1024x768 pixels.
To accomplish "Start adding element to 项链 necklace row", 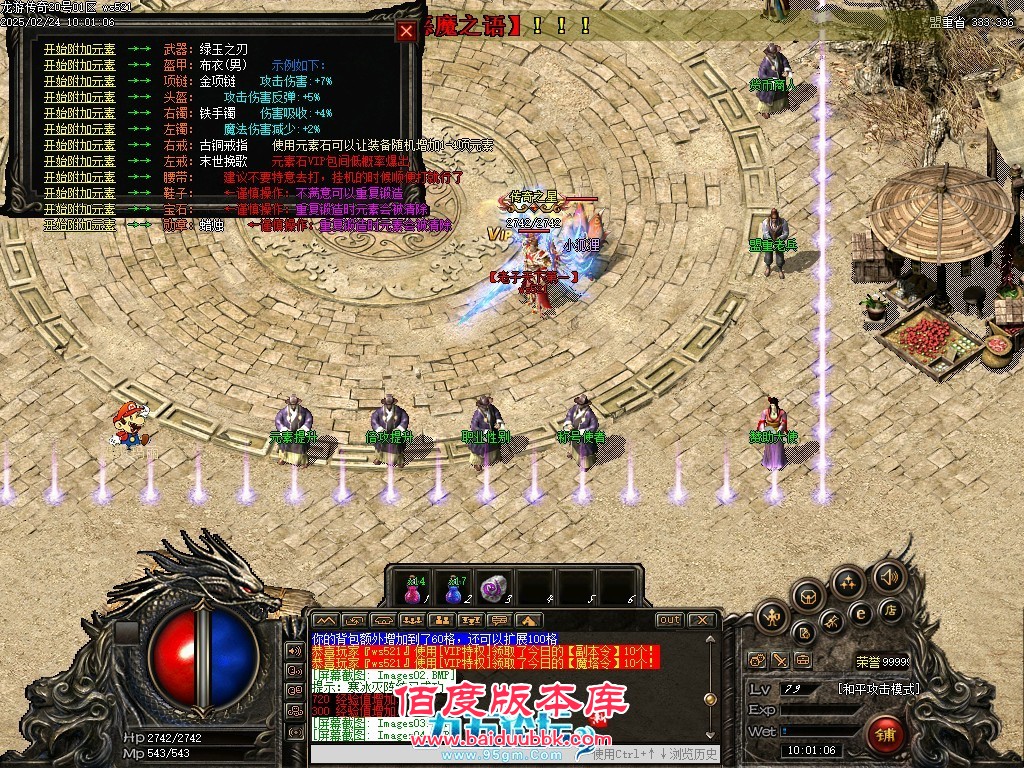I will point(79,81).
